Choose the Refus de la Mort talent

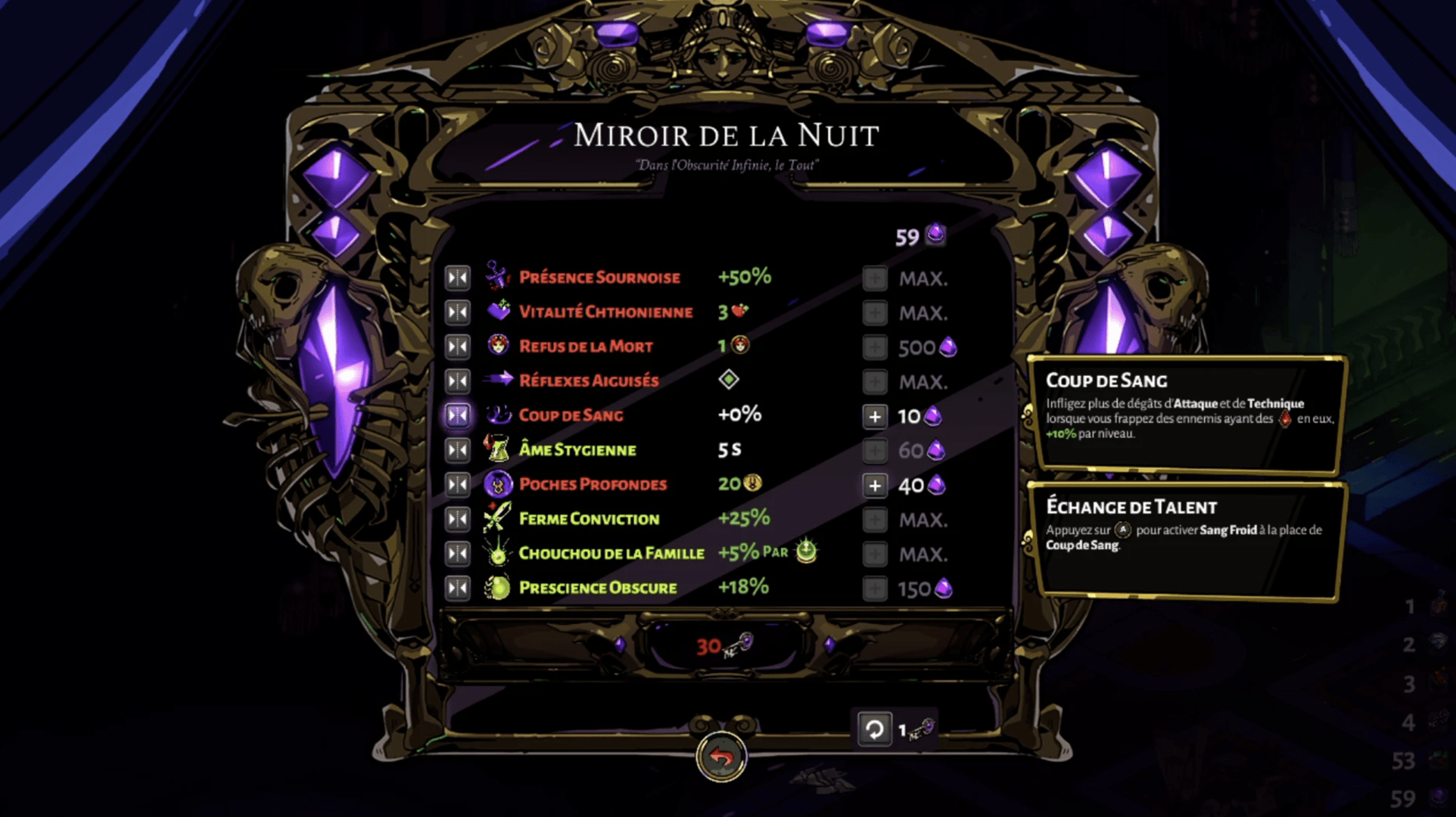point(586,346)
